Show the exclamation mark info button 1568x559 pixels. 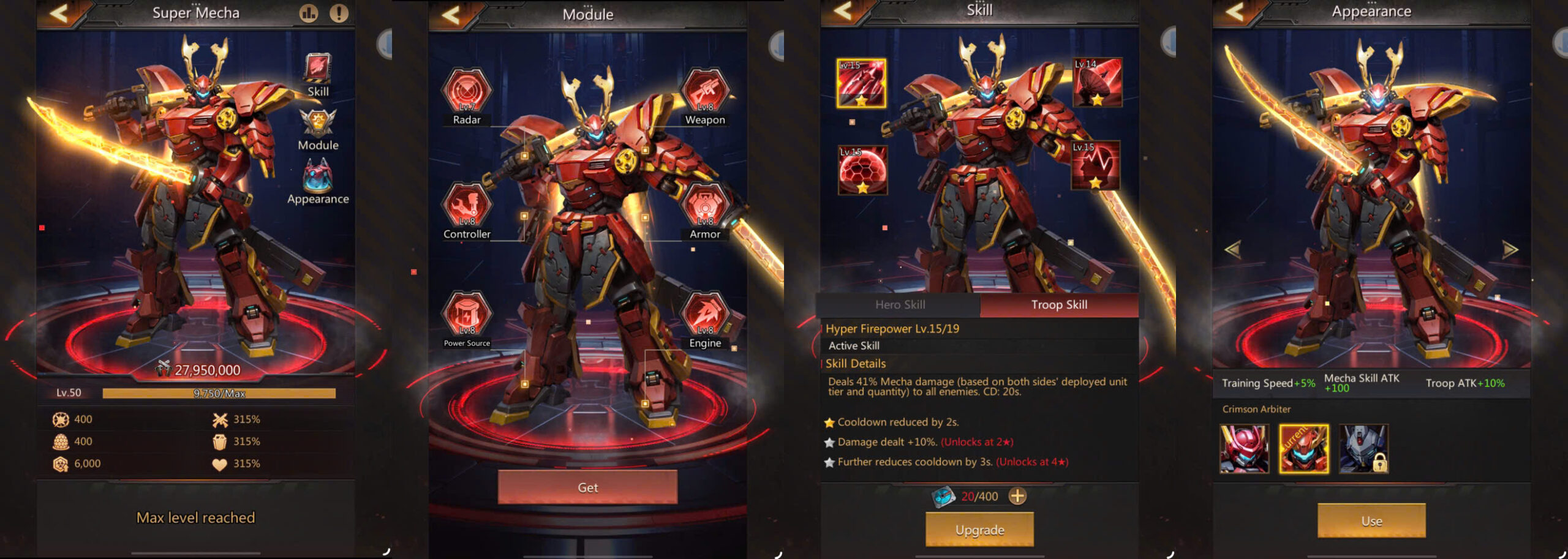[339, 13]
